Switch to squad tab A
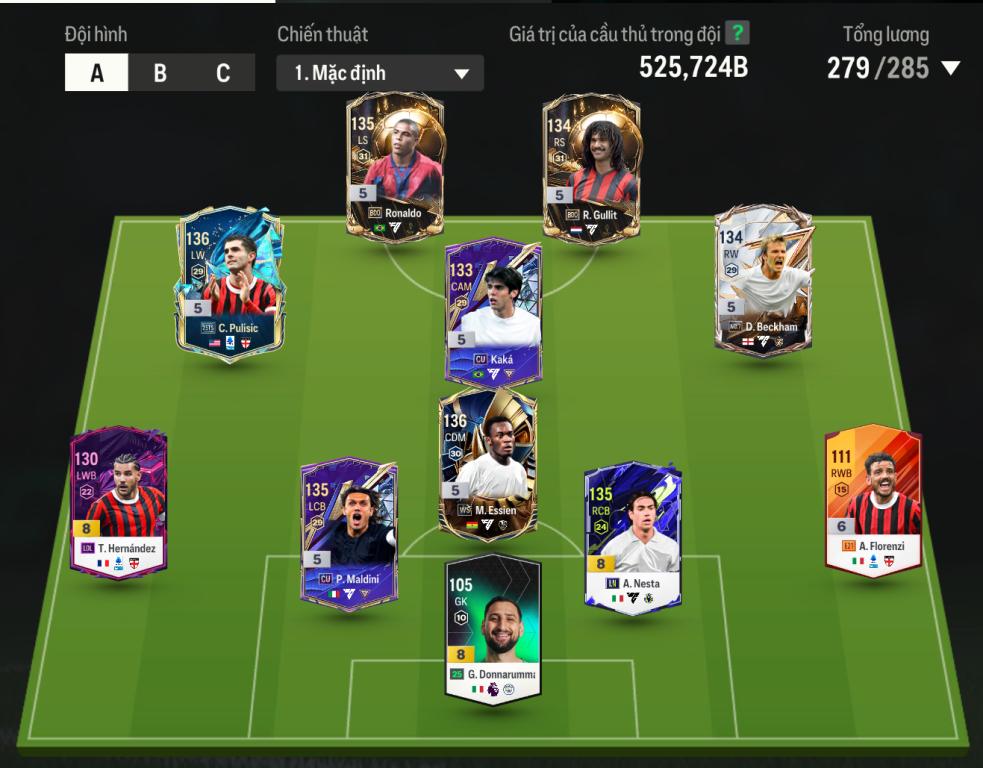This screenshot has height=768, width=983. [97, 73]
